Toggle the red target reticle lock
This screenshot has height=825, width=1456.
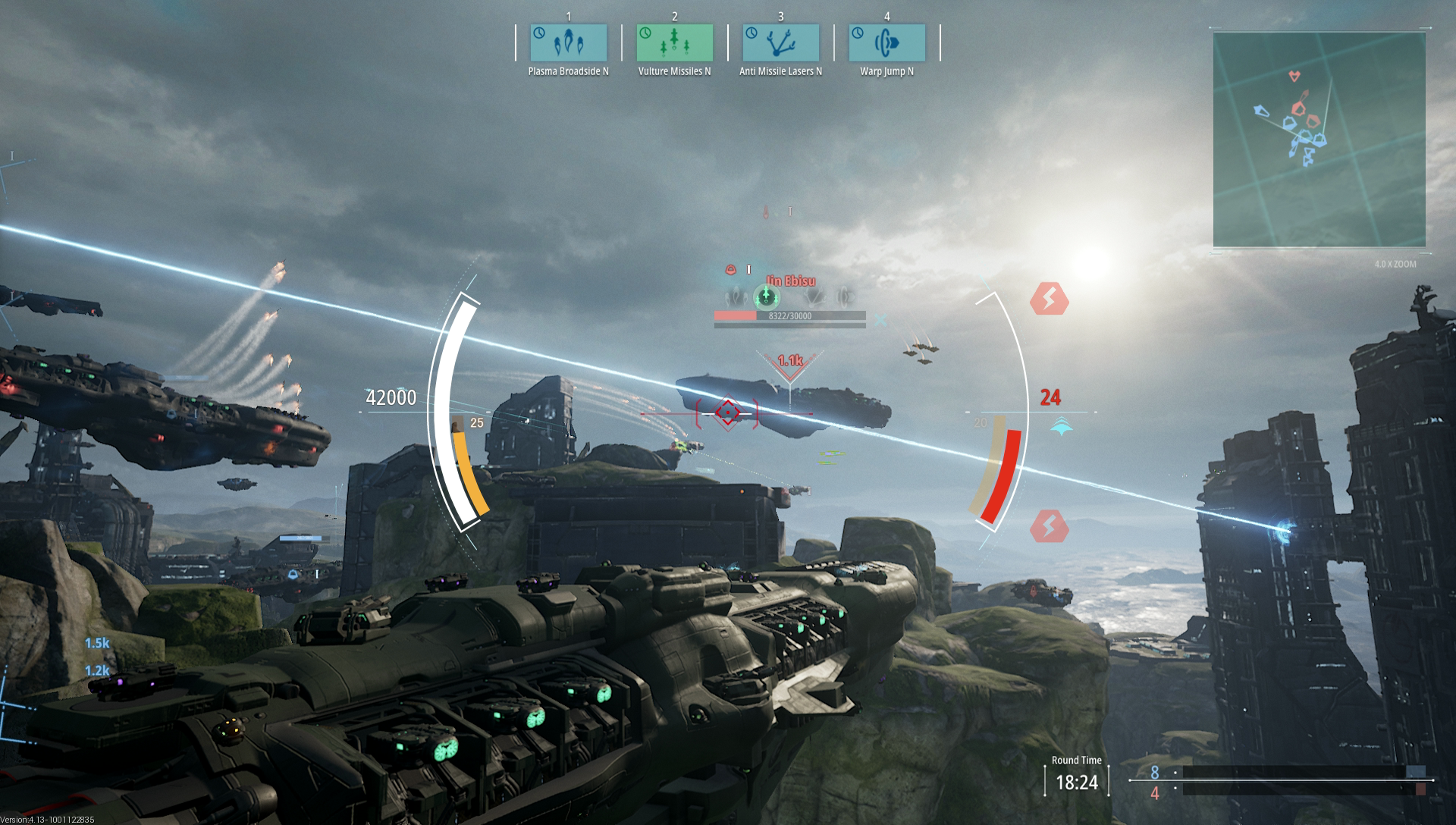coord(726,412)
